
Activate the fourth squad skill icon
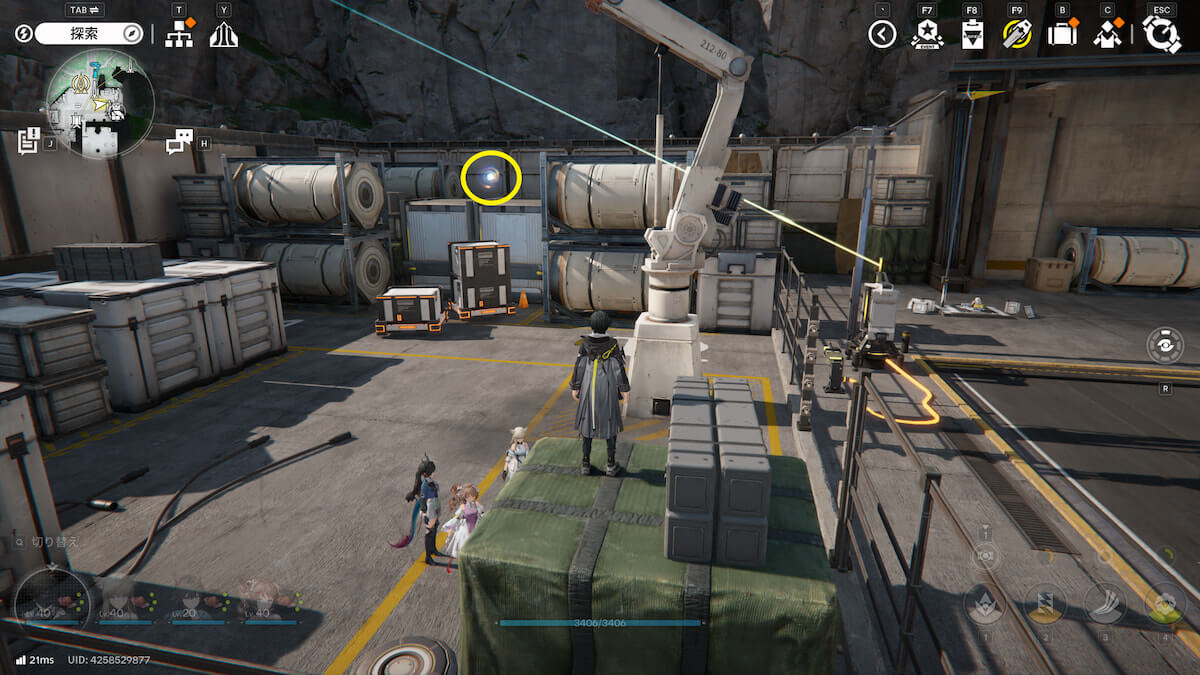pos(1164,603)
